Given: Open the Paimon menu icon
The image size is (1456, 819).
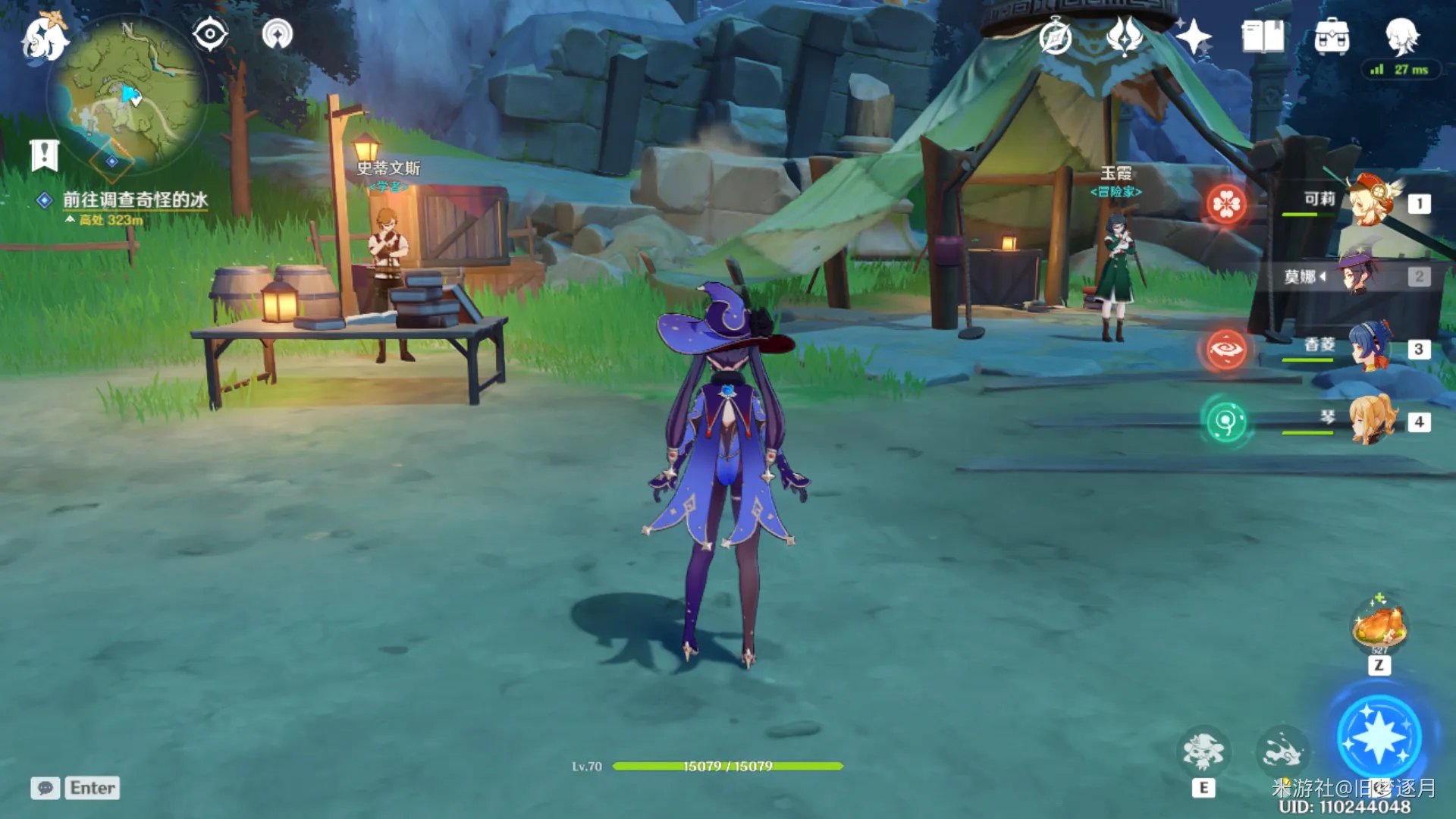Looking at the screenshot, I should (44, 38).
